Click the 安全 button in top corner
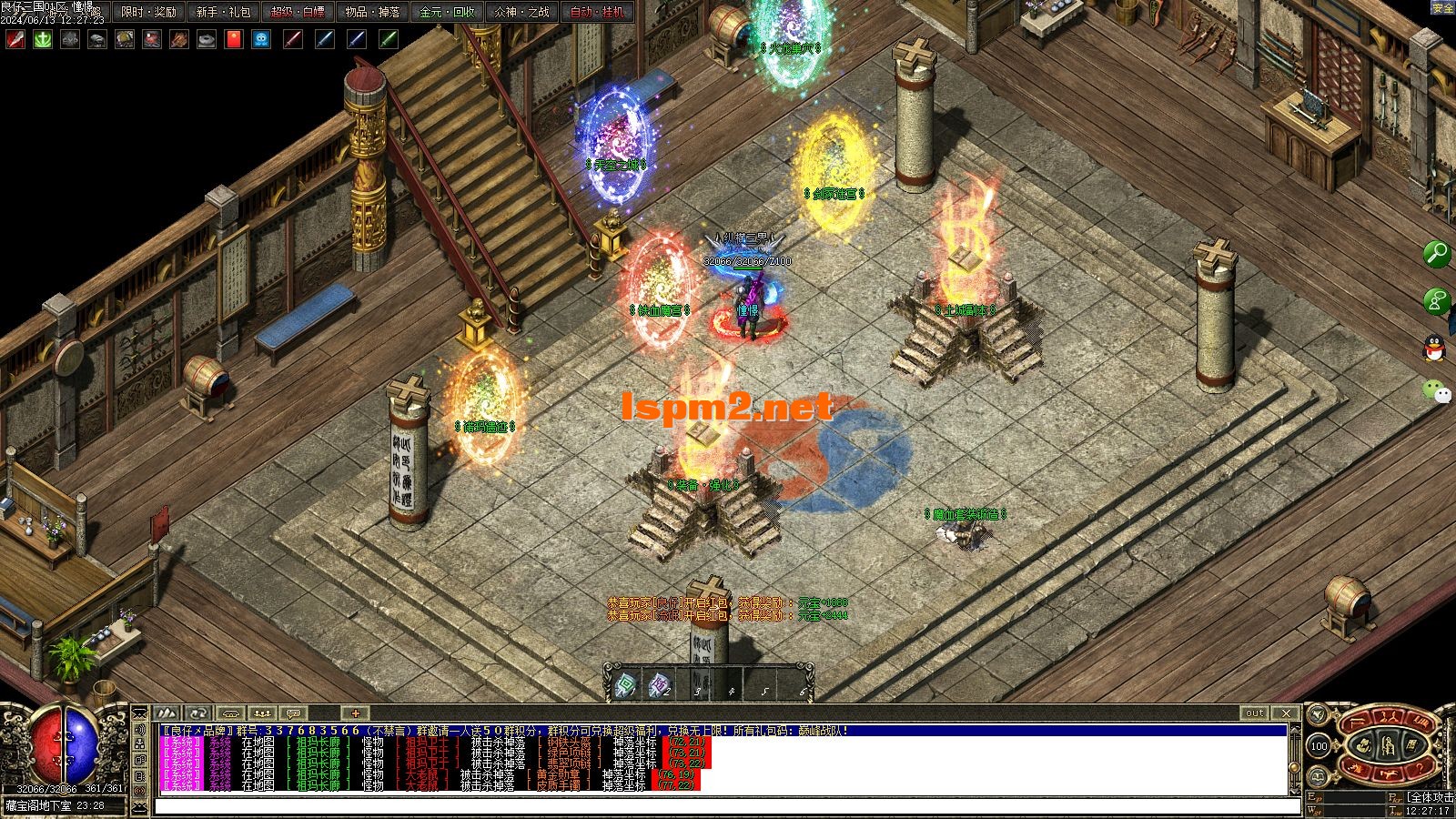 [x=1442, y=8]
